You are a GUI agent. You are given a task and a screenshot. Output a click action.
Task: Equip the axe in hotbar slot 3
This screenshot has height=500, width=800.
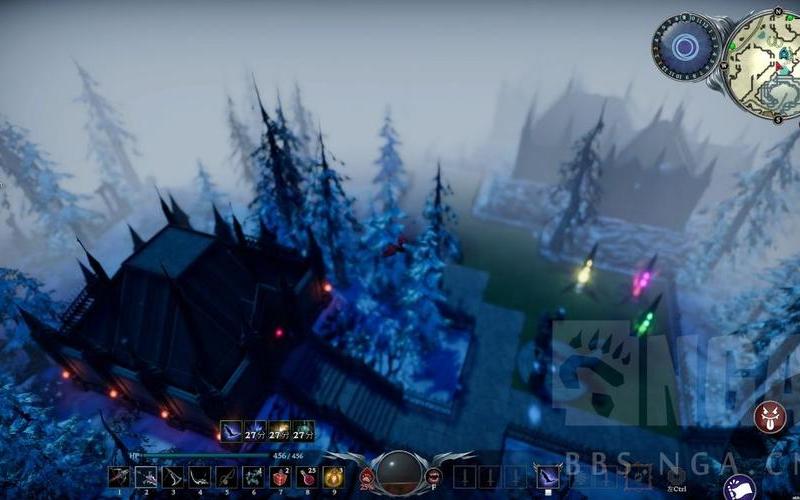tap(173, 477)
